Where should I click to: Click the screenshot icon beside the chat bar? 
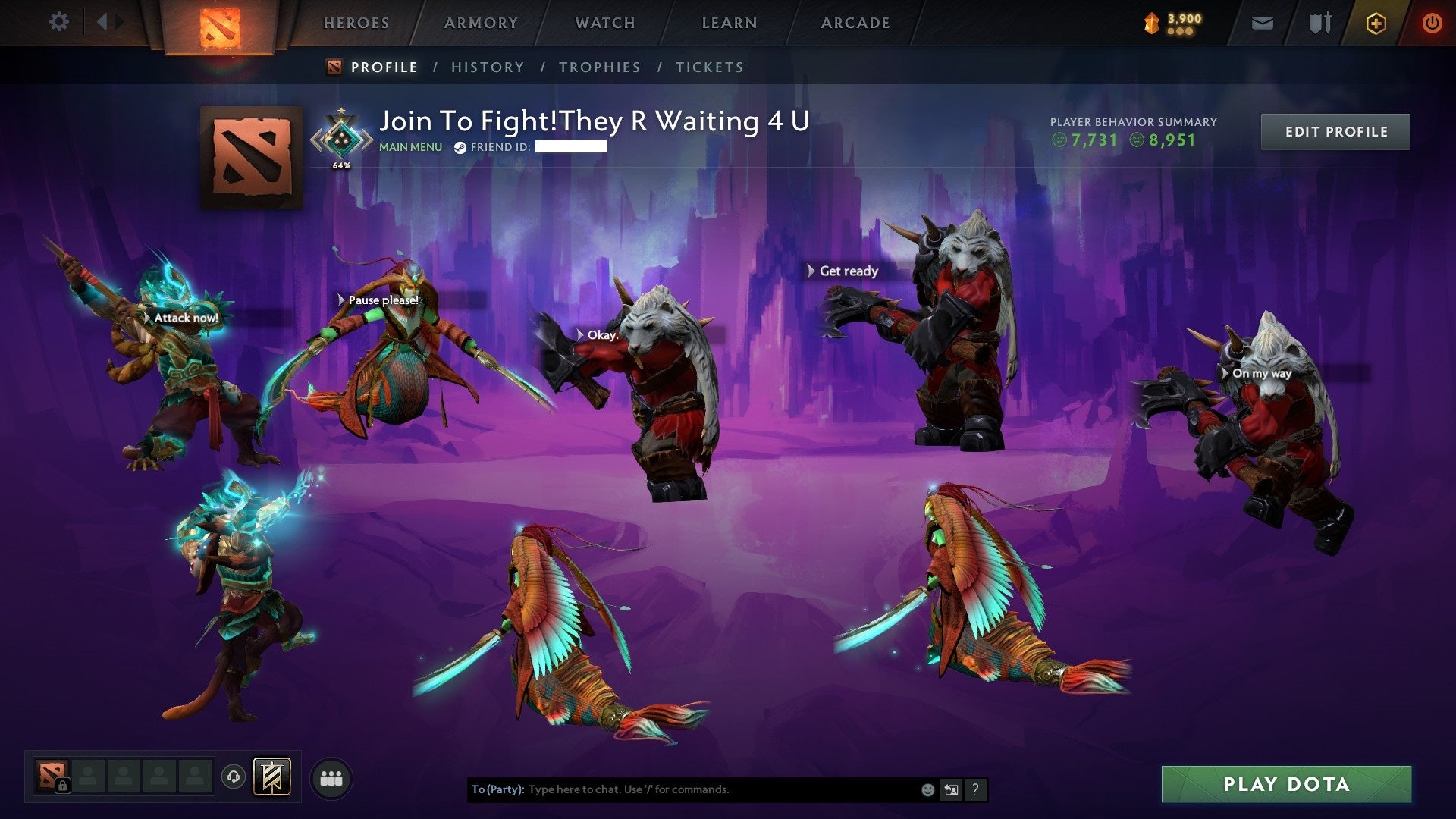click(x=952, y=789)
